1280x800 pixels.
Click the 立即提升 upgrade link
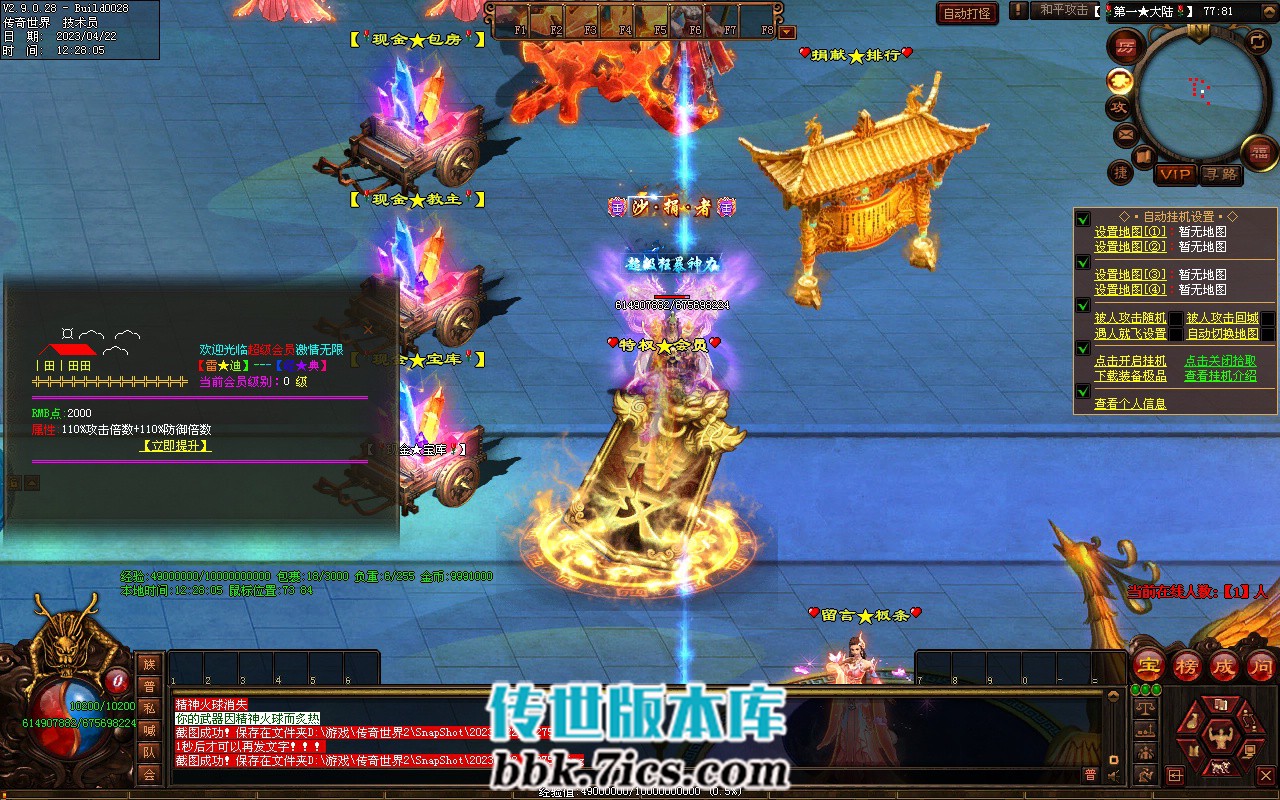(175, 446)
